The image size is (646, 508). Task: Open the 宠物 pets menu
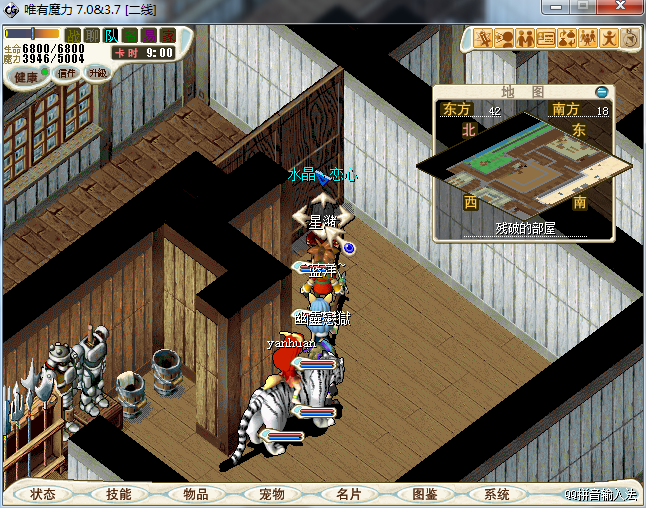pos(272,494)
